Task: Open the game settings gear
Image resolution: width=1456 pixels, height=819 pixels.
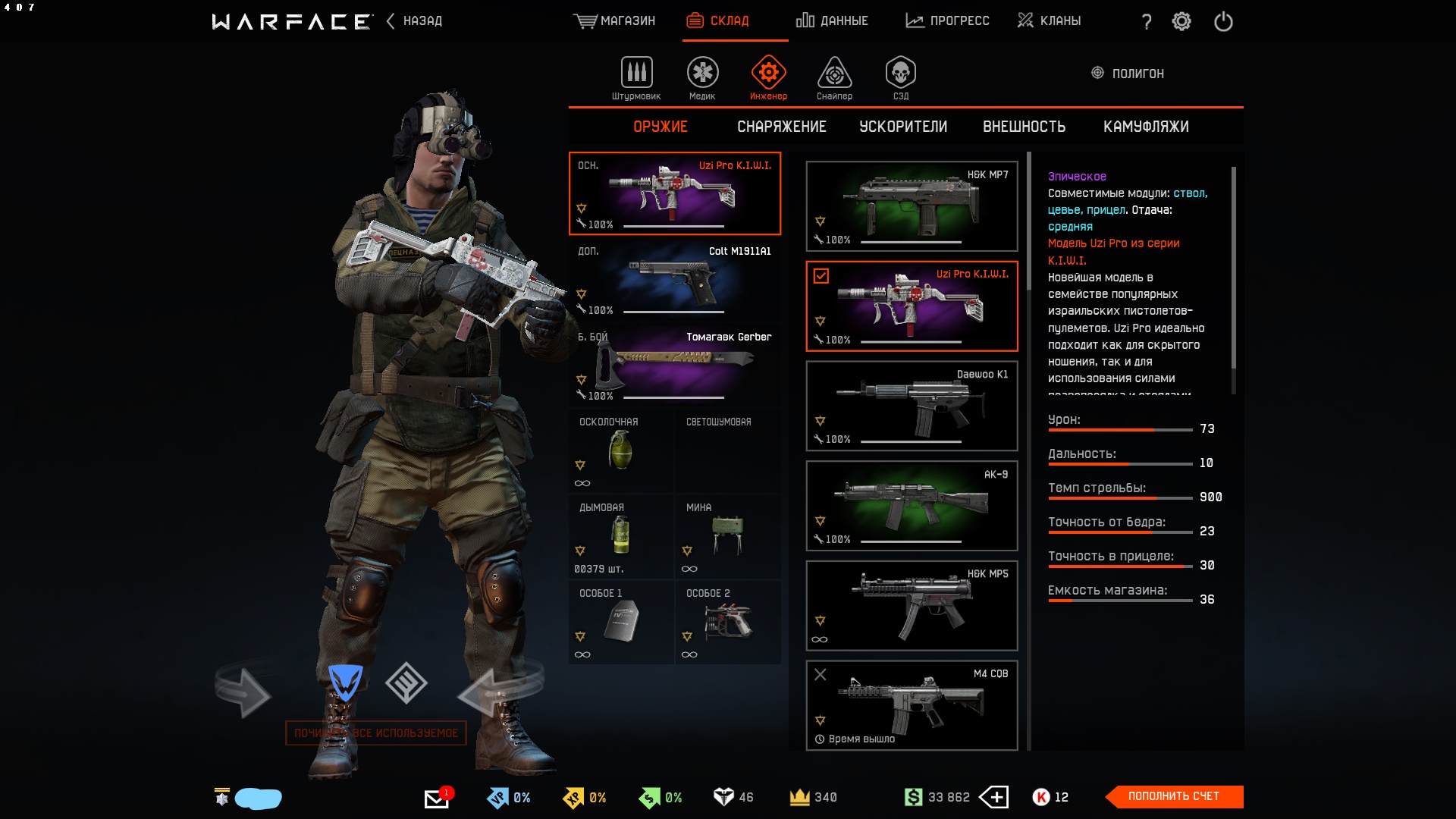Action: [1181, 21]
